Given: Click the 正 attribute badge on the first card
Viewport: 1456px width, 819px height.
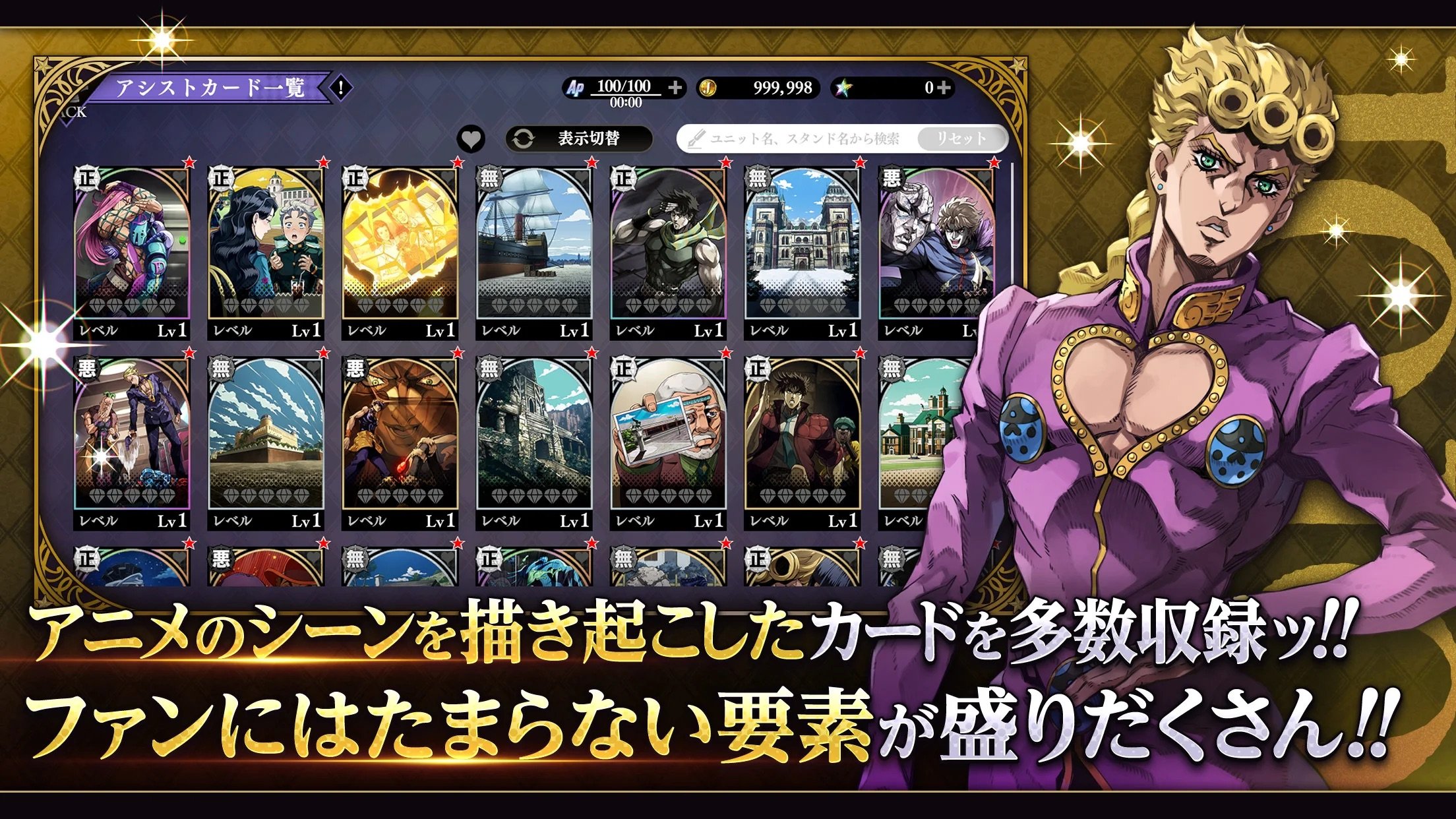Looking at the screenshot, I should click(x=86, y=178).
